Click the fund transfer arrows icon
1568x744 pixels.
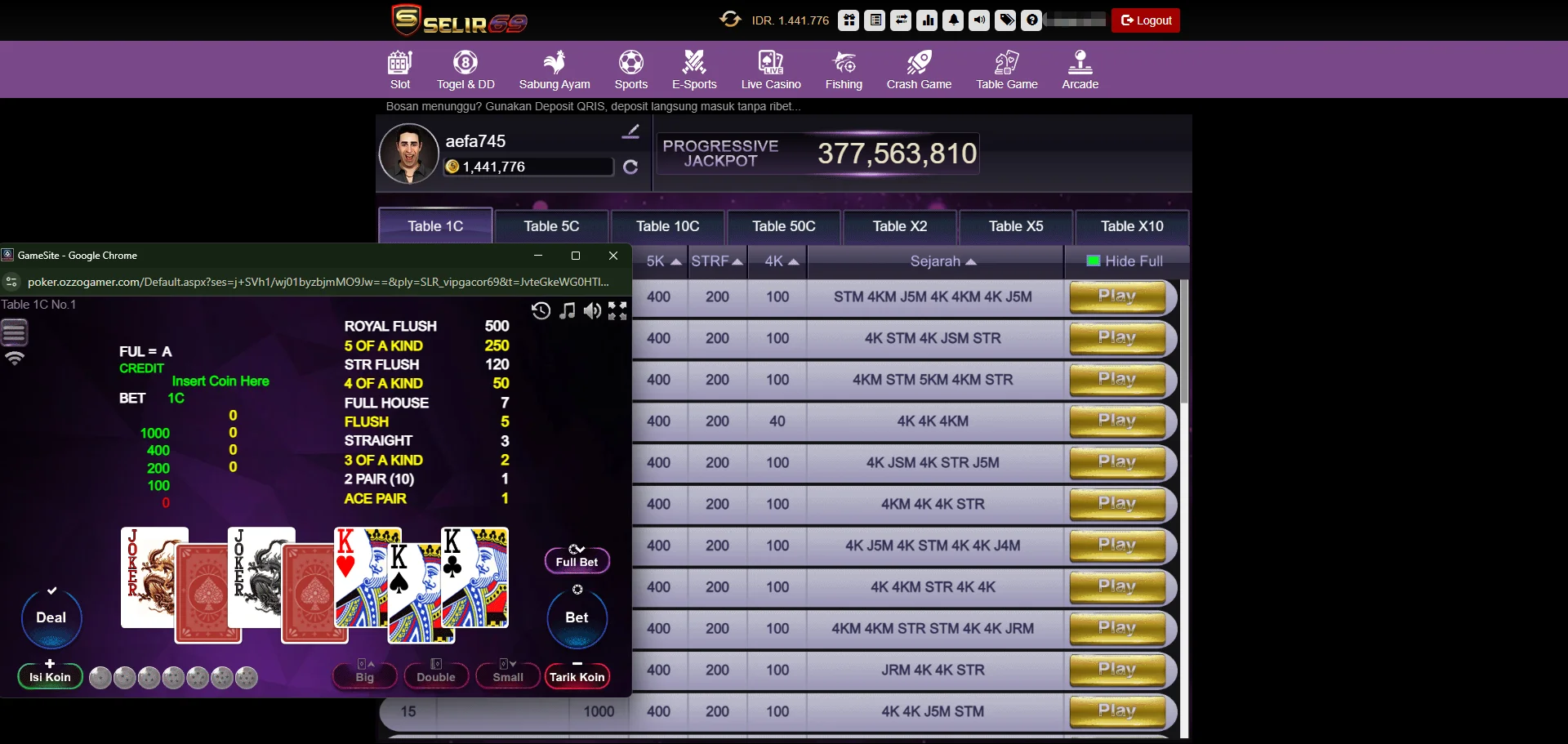[901, 20]
